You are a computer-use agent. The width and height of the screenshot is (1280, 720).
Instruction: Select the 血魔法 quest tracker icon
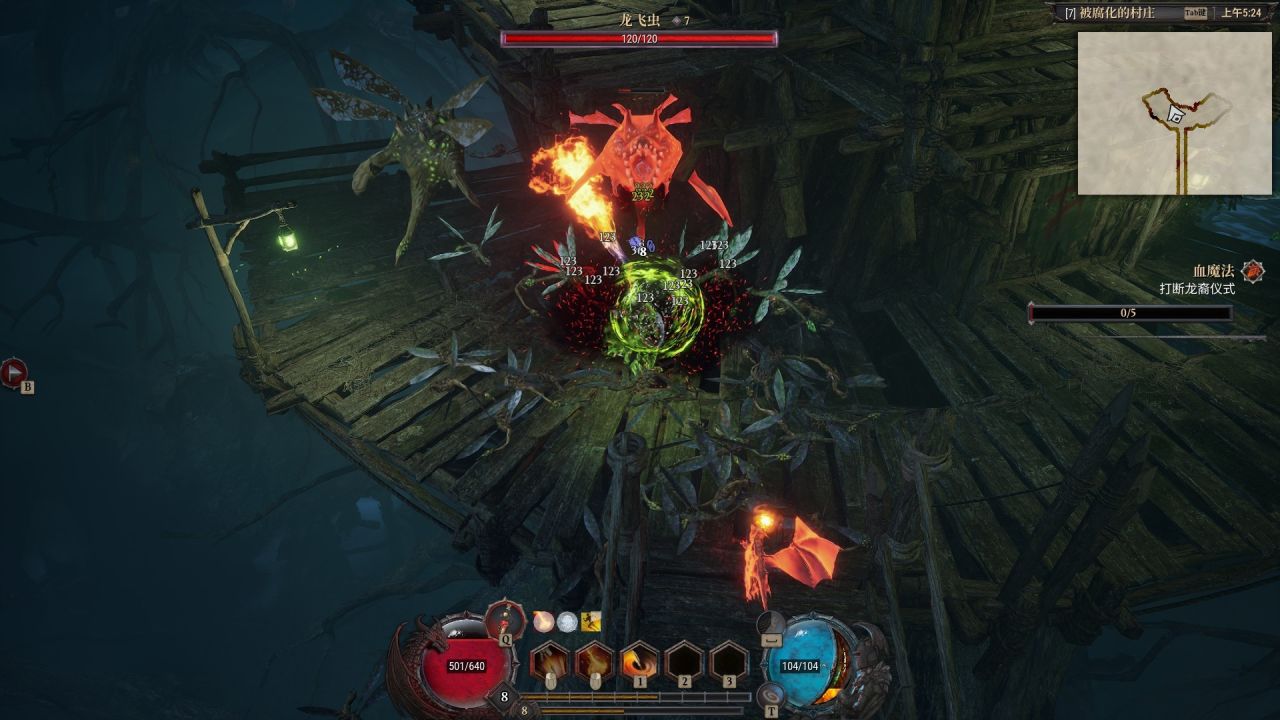1252,271
